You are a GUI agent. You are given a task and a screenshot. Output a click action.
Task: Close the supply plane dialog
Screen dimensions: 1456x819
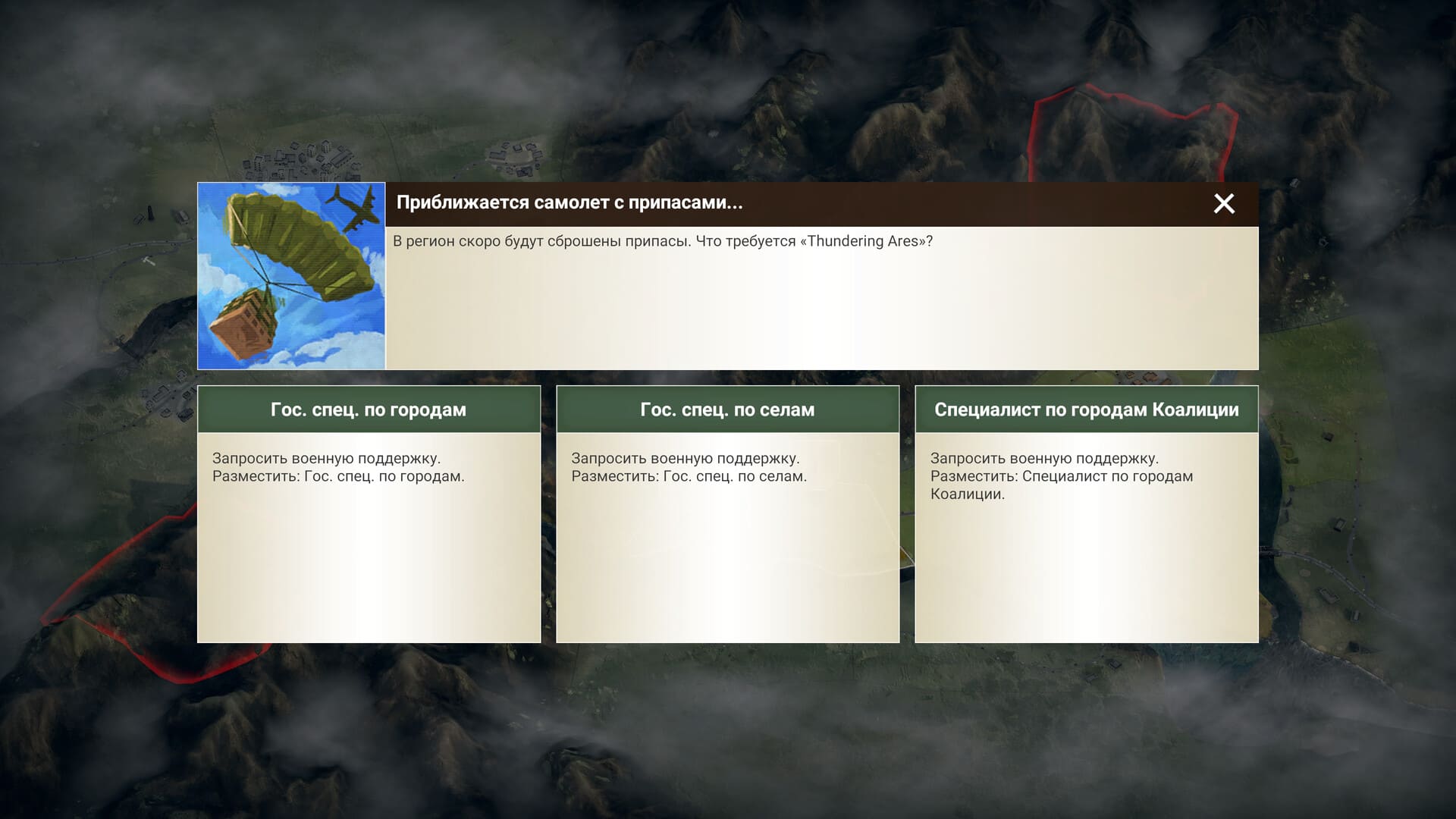pyautogui.click(x=1223, y=203)
